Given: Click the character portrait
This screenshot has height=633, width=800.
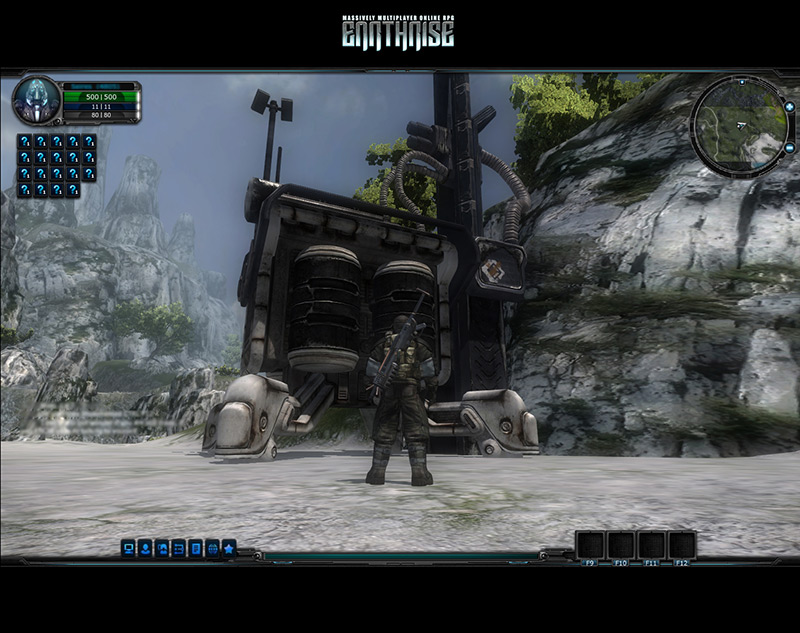Looking at the screenshot, I should 36,100.
